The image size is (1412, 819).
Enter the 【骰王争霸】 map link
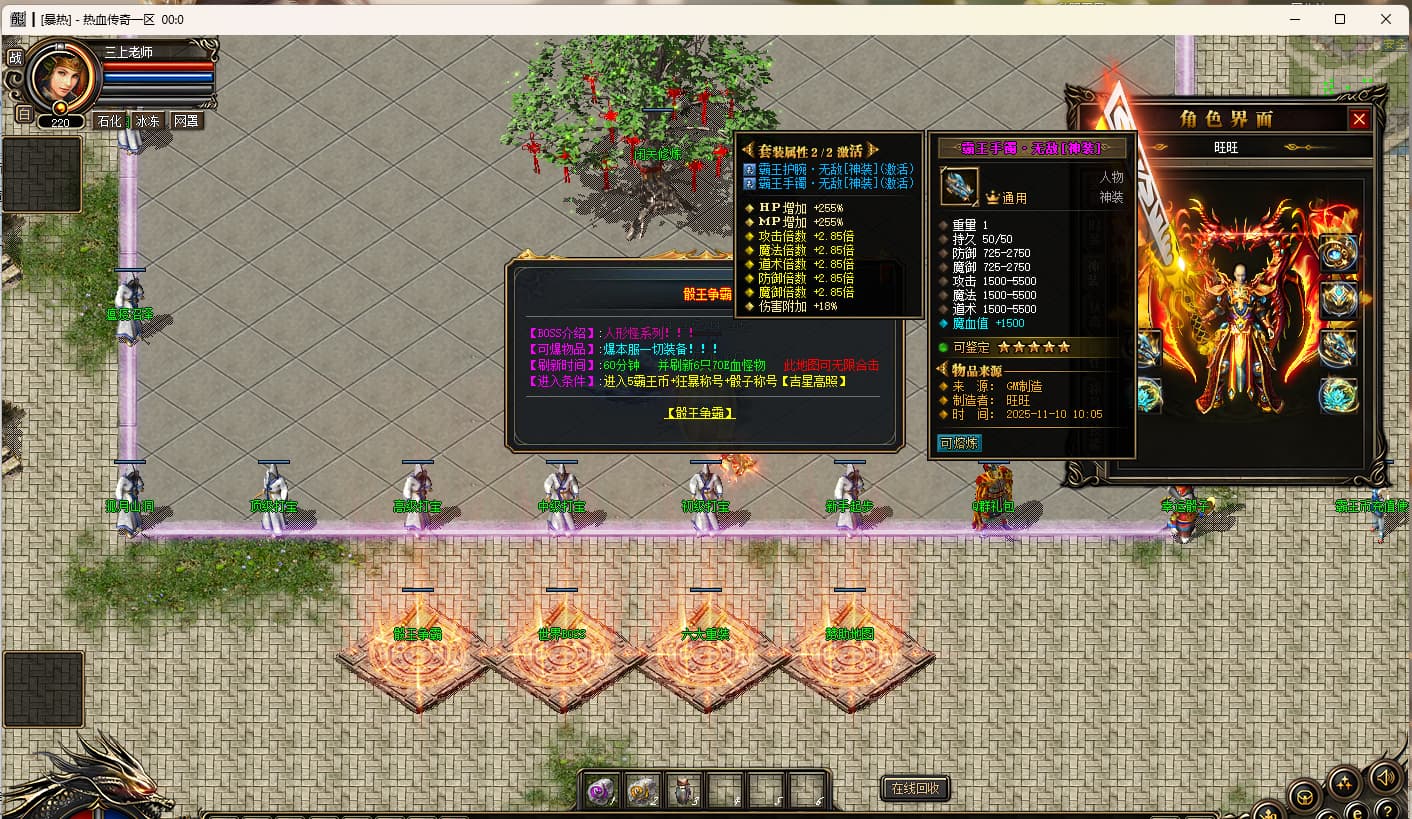point(700,412)
